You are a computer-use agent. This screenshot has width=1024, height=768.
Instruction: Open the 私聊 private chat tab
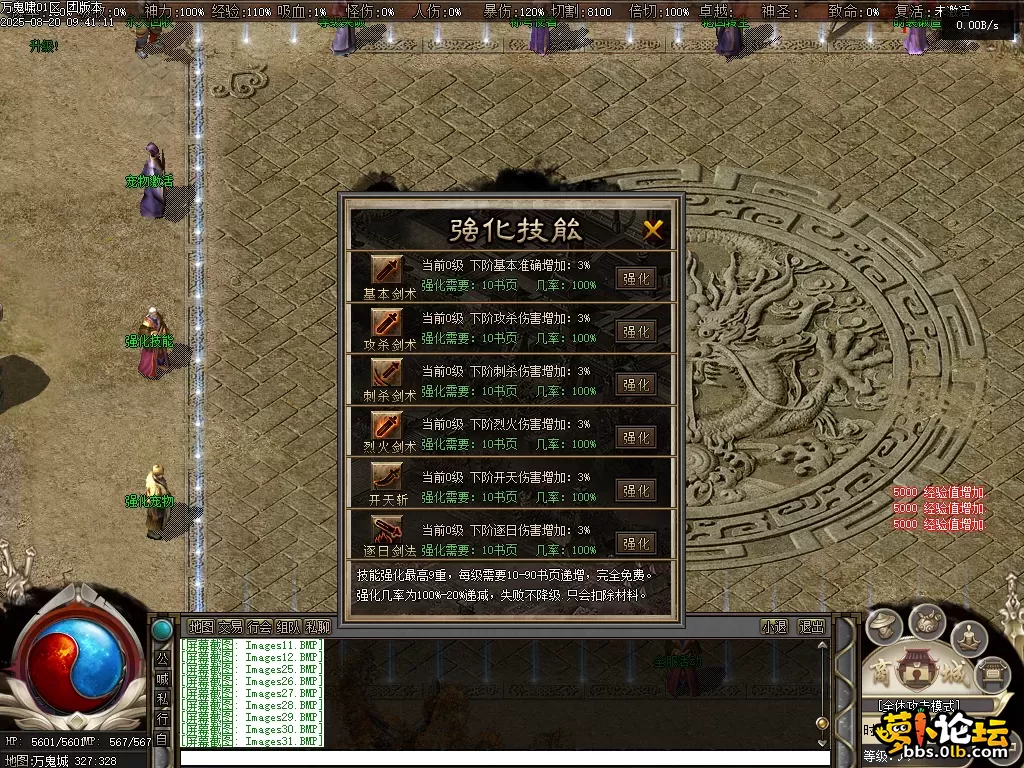coord(318,627)
